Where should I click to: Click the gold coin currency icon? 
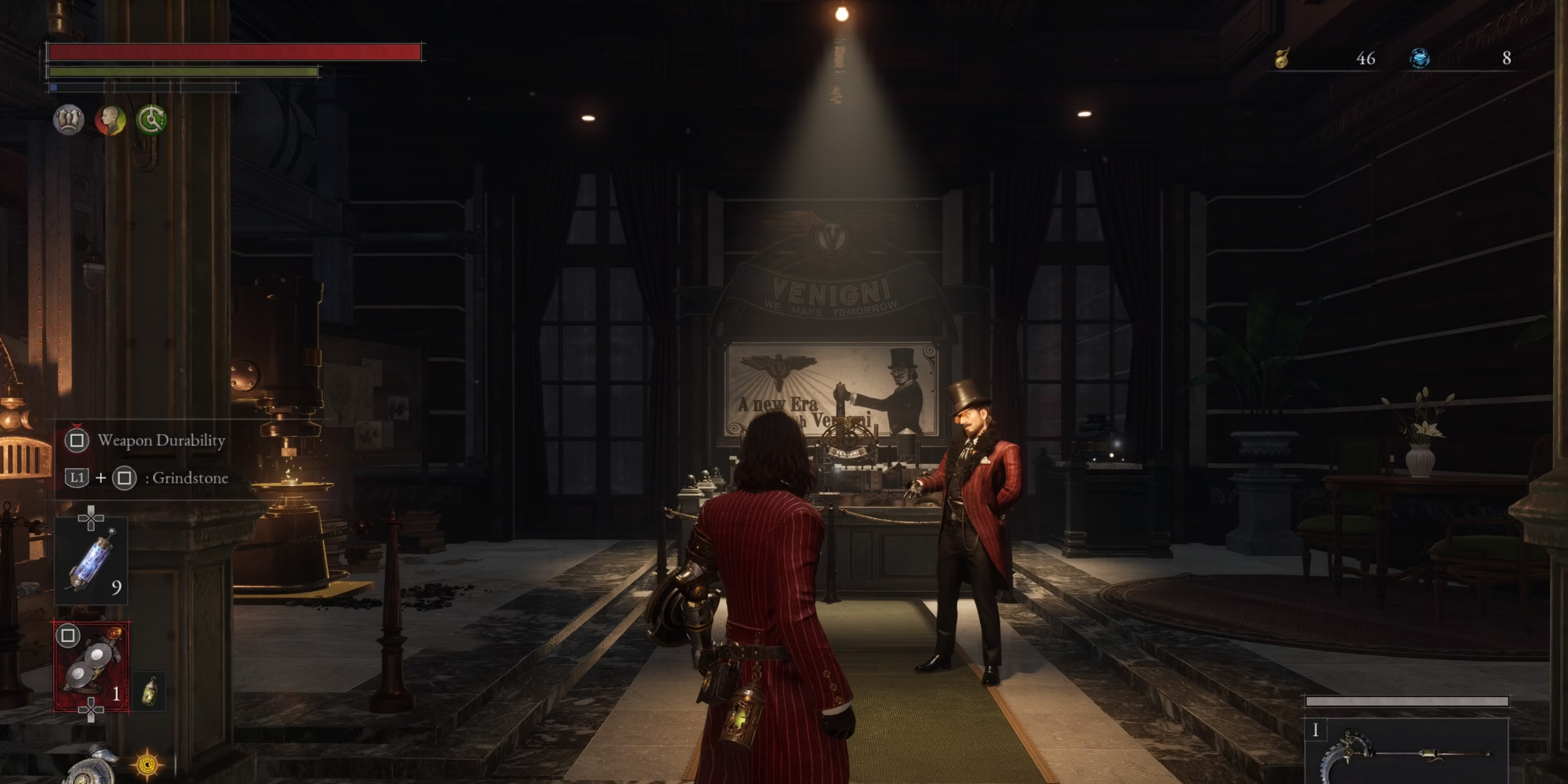(x=1283, y=58)
